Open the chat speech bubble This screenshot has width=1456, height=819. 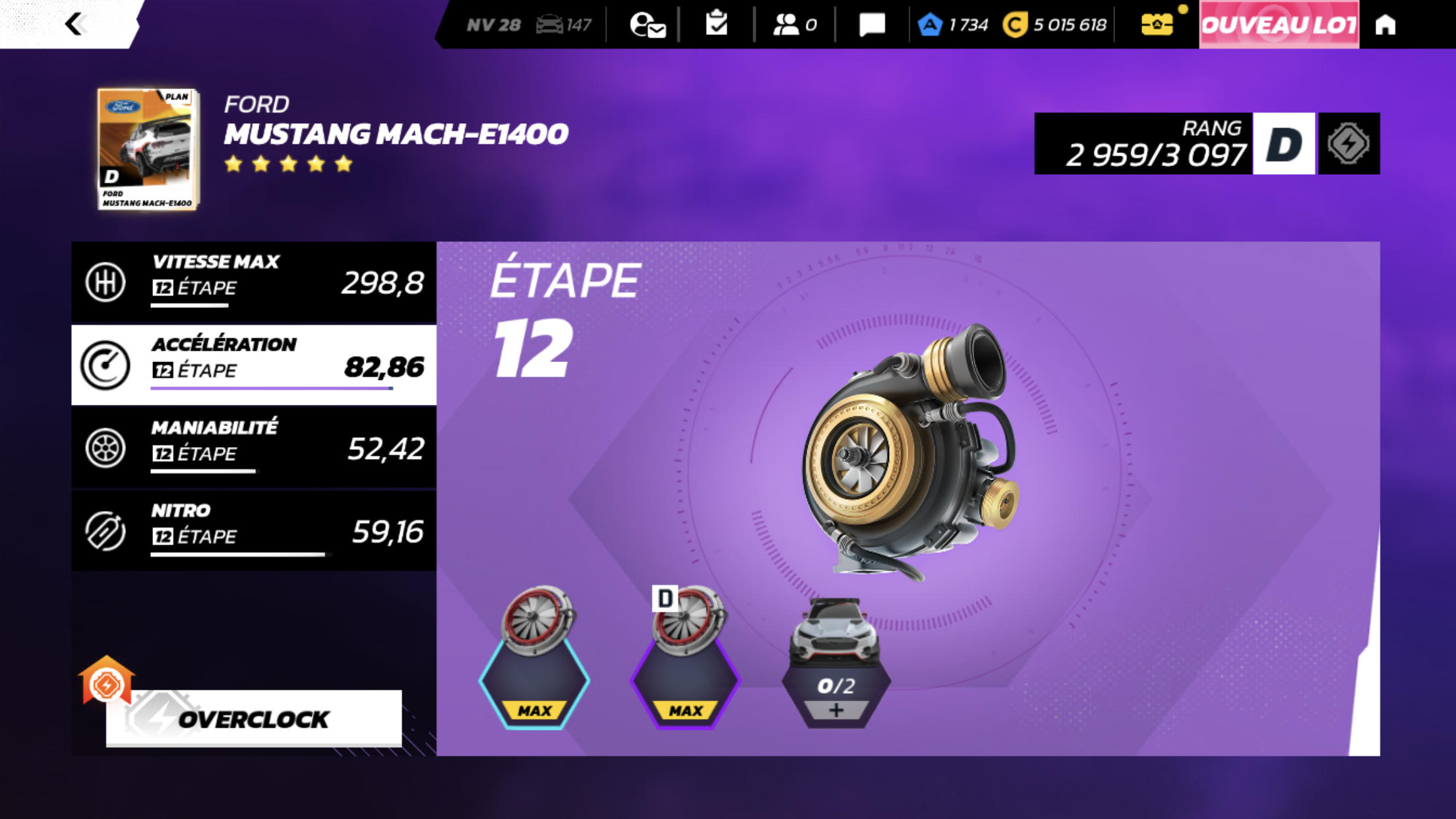pos(872,25)
